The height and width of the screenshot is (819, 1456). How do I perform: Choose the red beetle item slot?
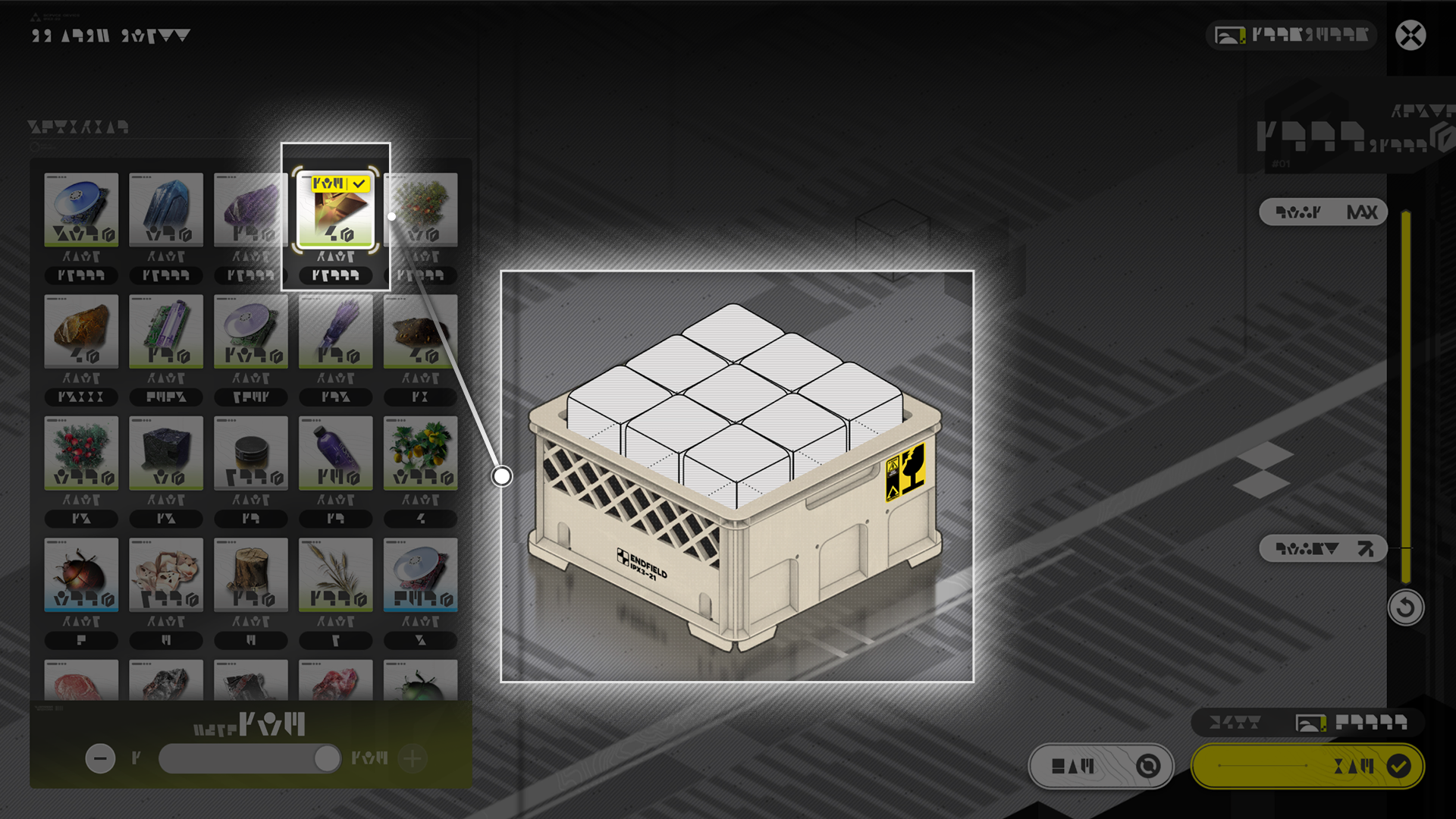tap(81, 574)
